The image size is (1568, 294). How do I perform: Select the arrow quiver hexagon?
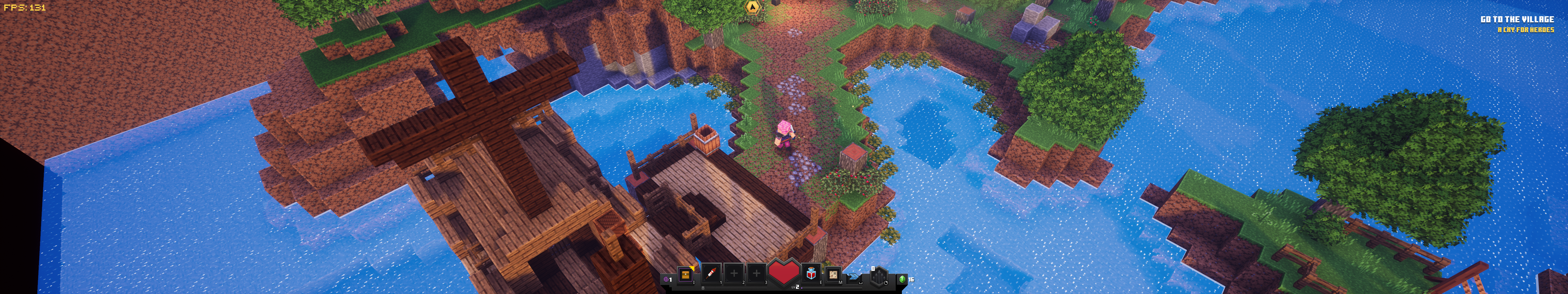[x=878, y=277]
